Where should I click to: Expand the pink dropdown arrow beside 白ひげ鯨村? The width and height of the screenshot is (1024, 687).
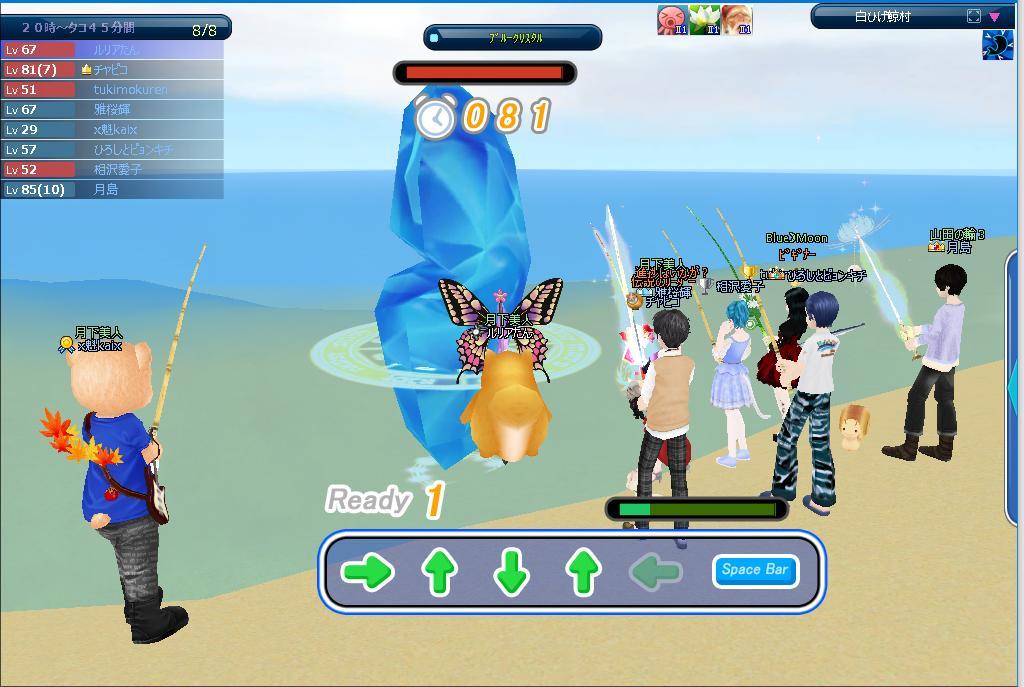coord(994,16)
